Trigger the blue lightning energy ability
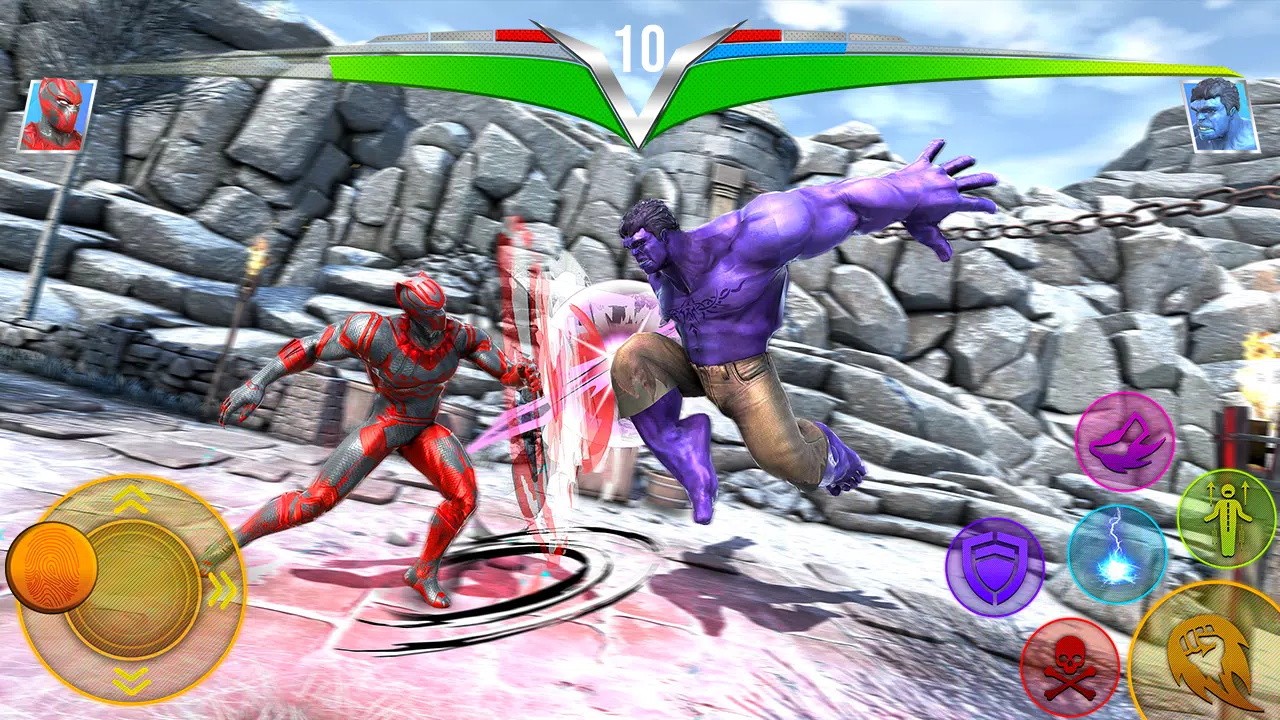 coord(1116,554)
